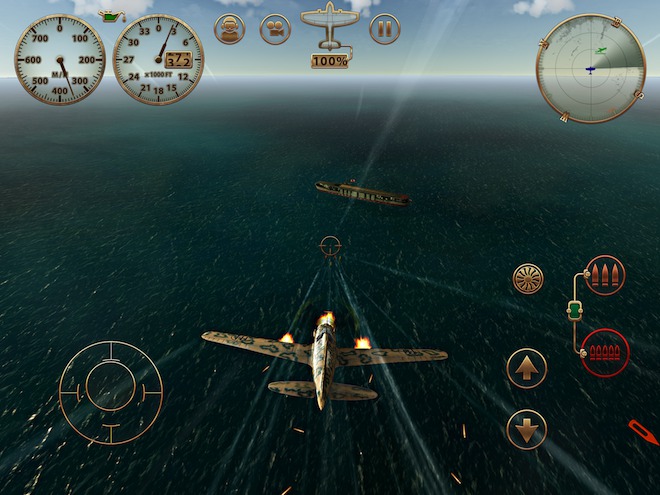This screenshot has width=660, height=495.
Task: Tap the engine turbine button
Action: 528,278
